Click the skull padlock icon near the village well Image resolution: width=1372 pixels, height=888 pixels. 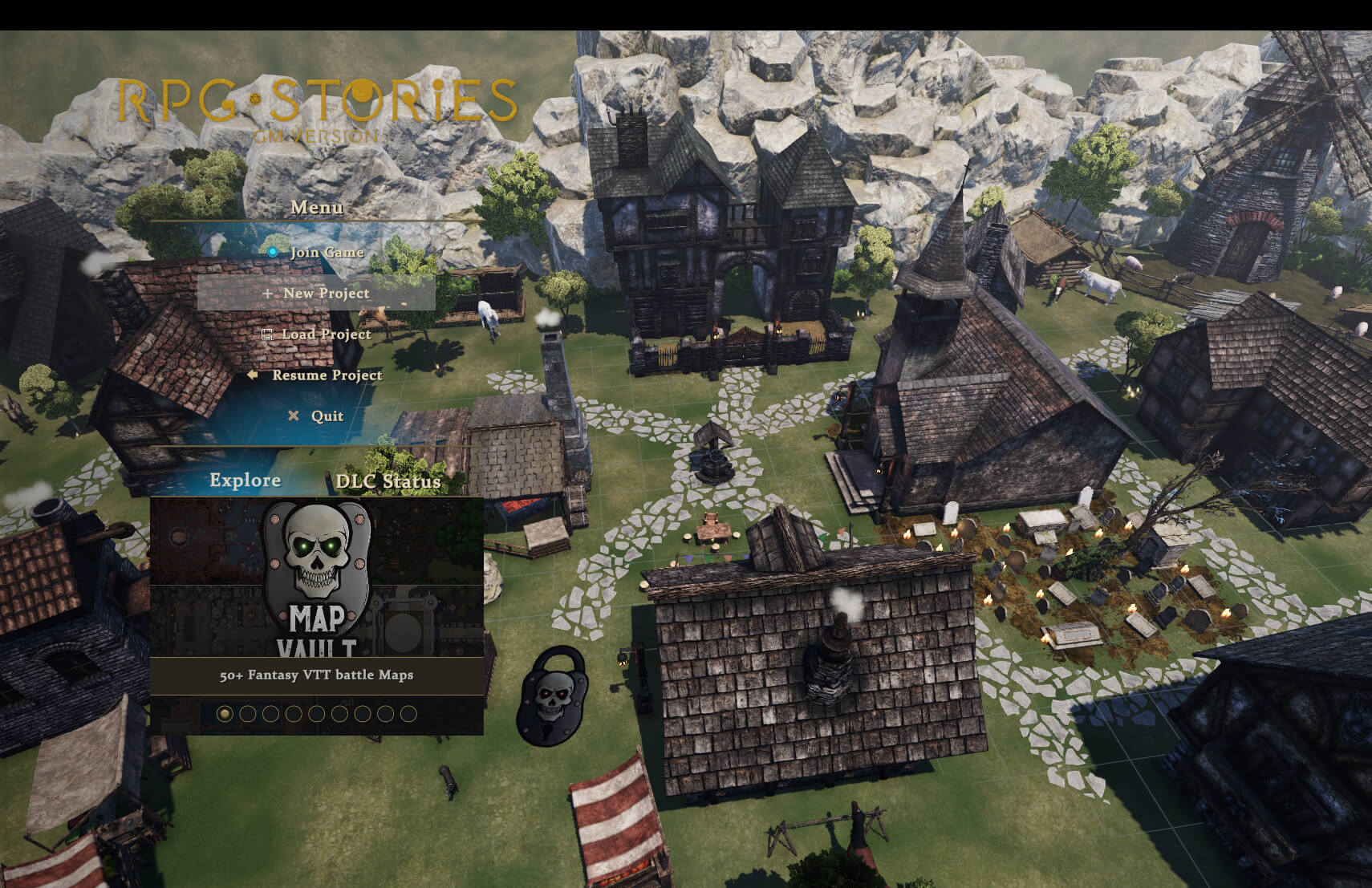[552, 695]
